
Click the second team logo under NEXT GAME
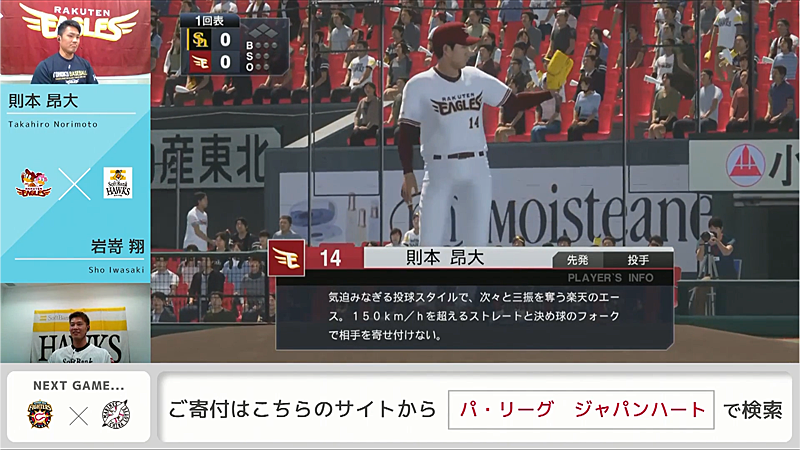point(115,413)
